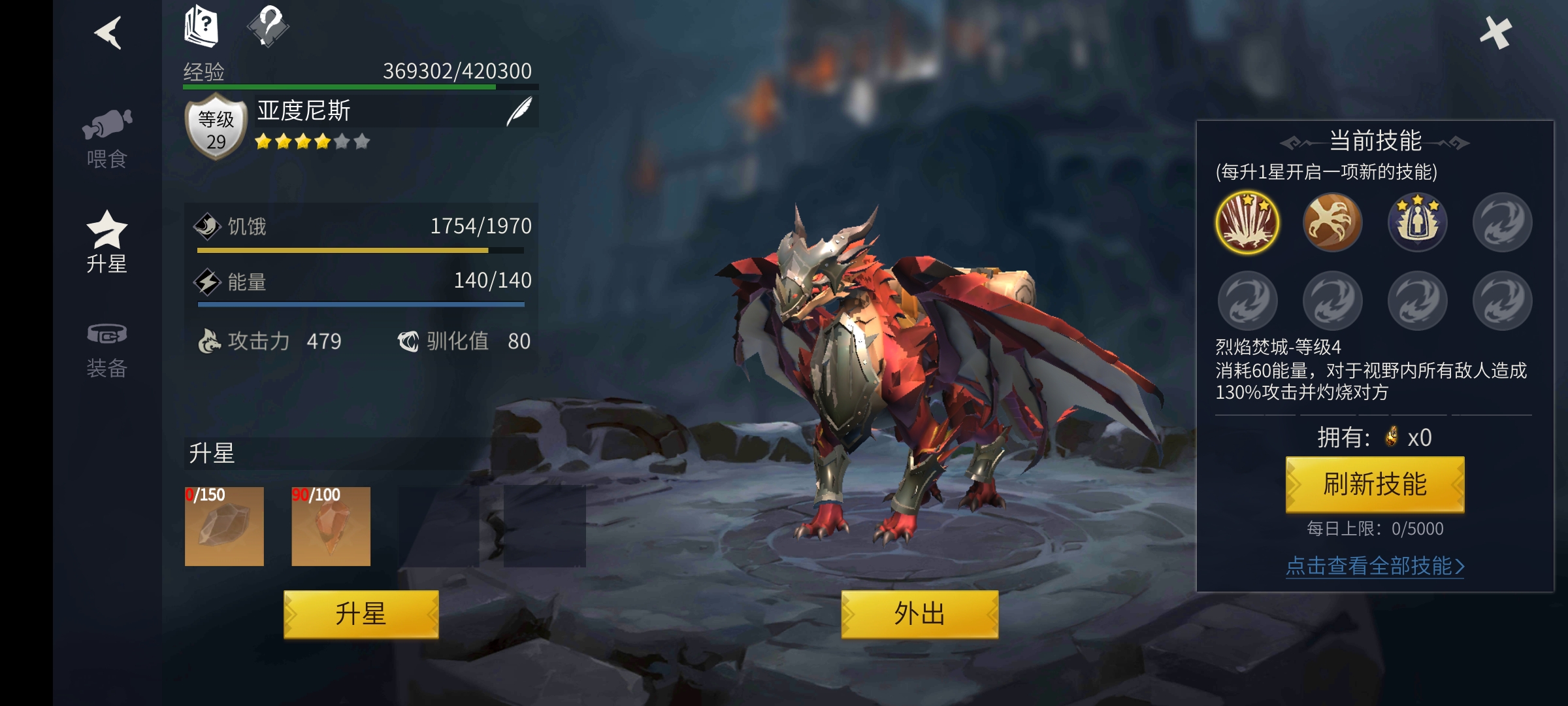Select the orange gem material slot
The width and height of the screenshot is (1568, 706).
pyautogui.click(x=331, y=526)
